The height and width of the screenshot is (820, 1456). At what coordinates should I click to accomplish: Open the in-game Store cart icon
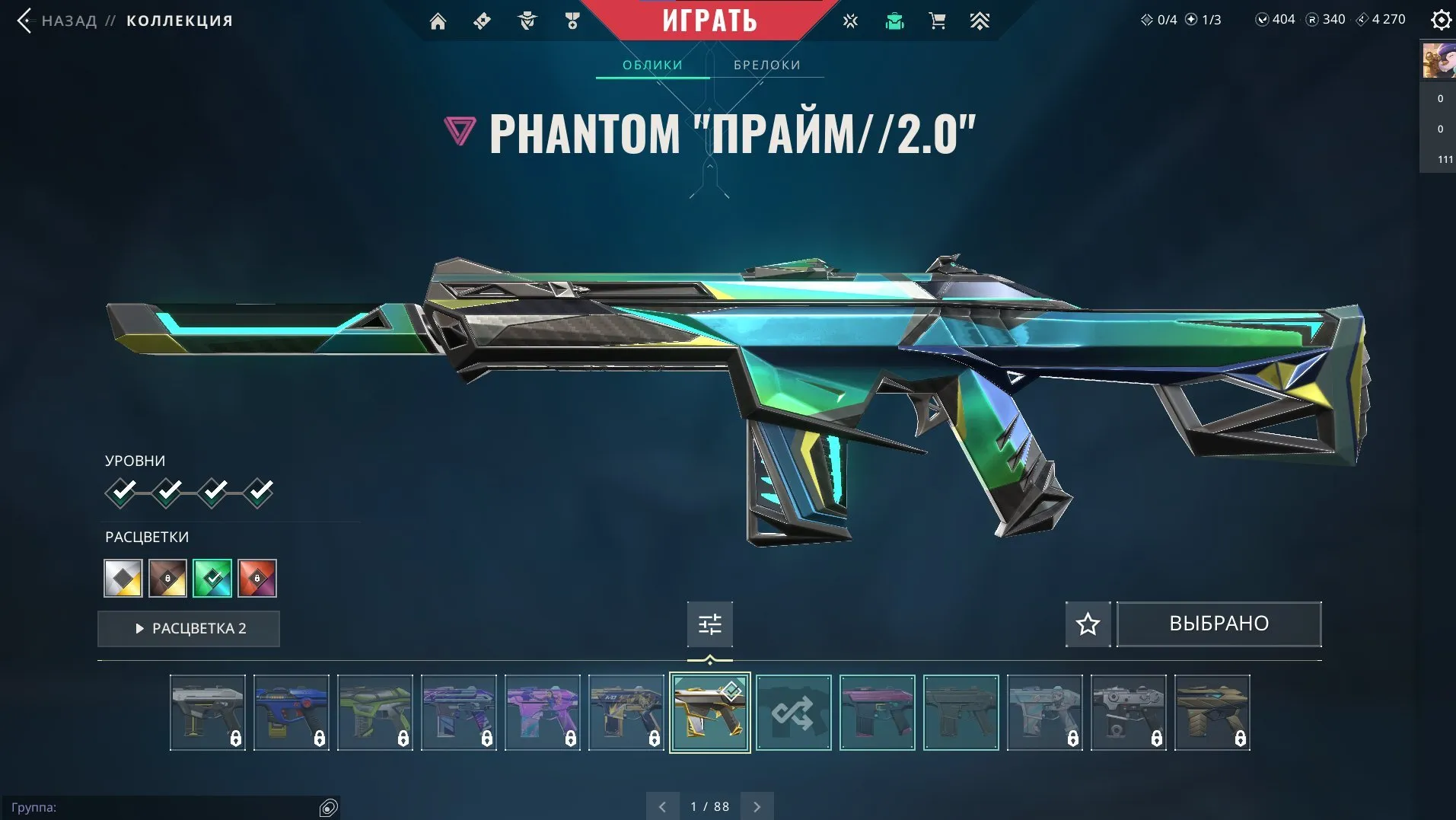(937, 21)
